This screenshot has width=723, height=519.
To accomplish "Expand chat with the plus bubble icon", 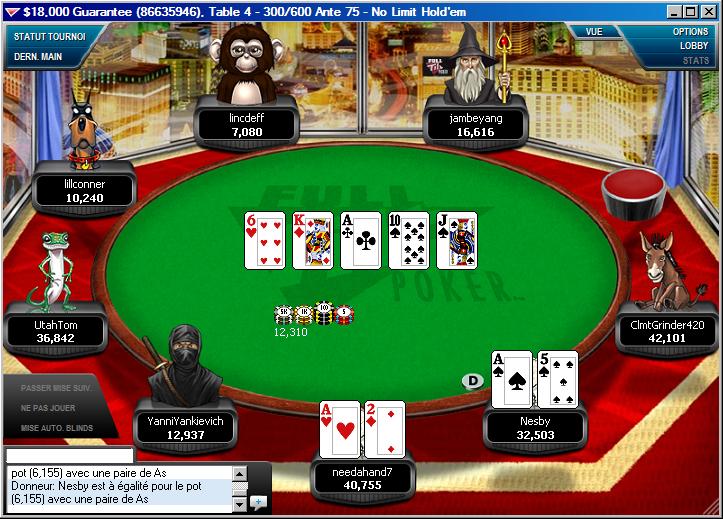I will pos(257,501).
